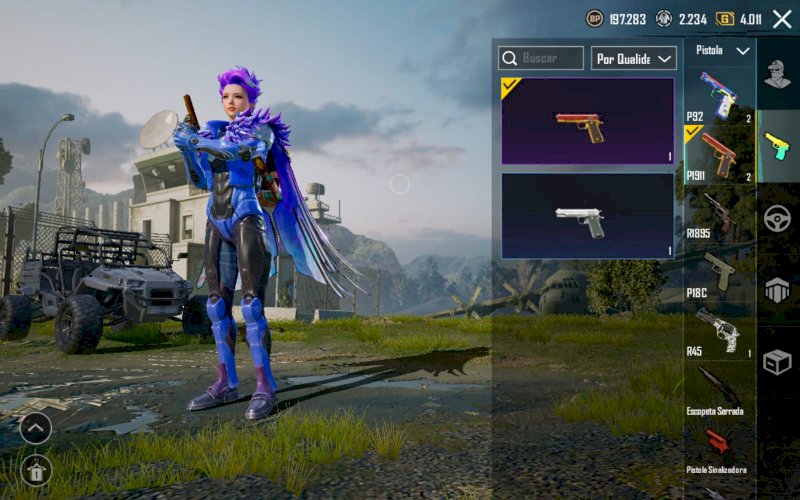800x500 pixels.
Task: Open the Por Qualidade sort dropdown
Action: click(634, 58)
